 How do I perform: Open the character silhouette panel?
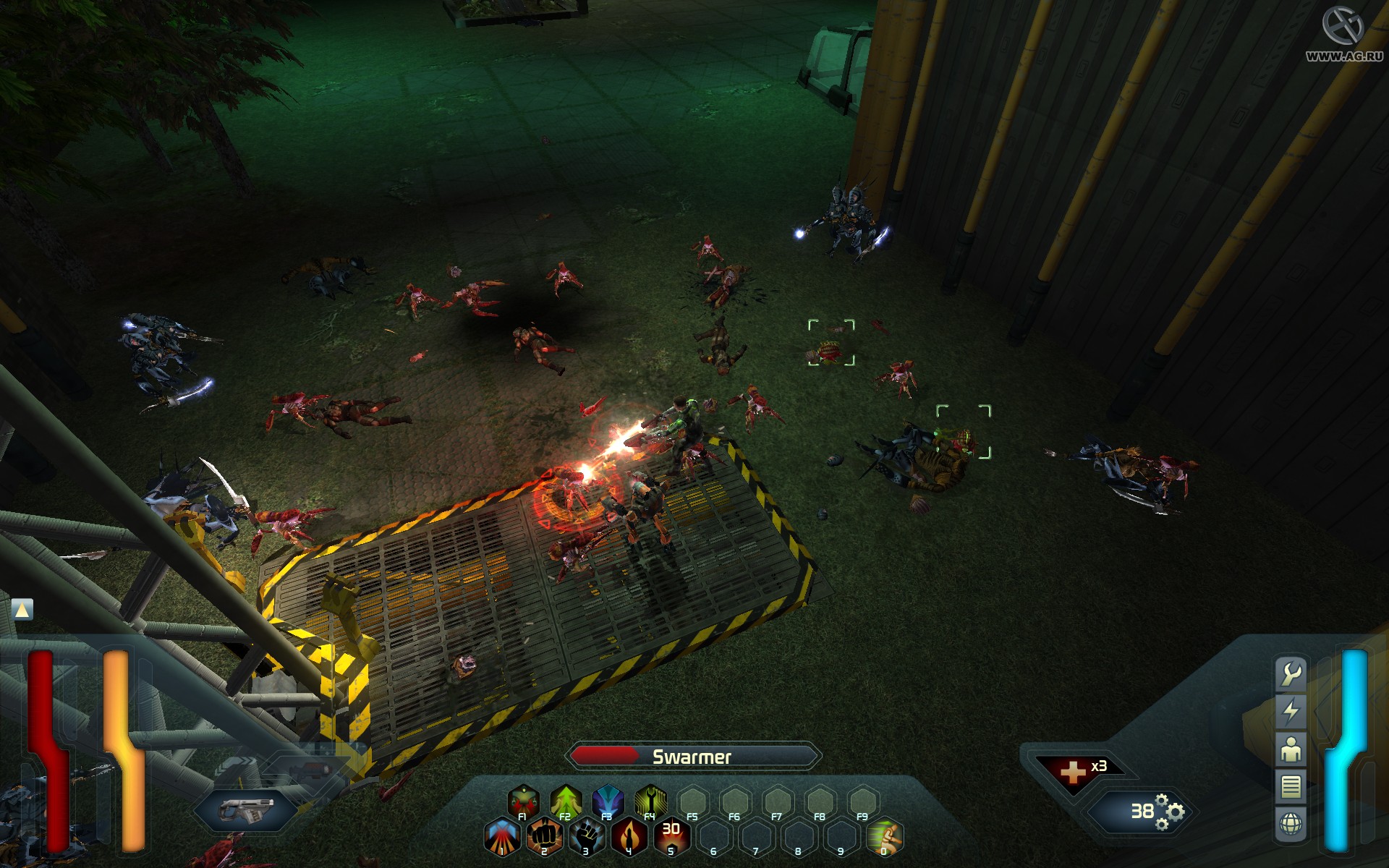click(x=1291, y=749)
